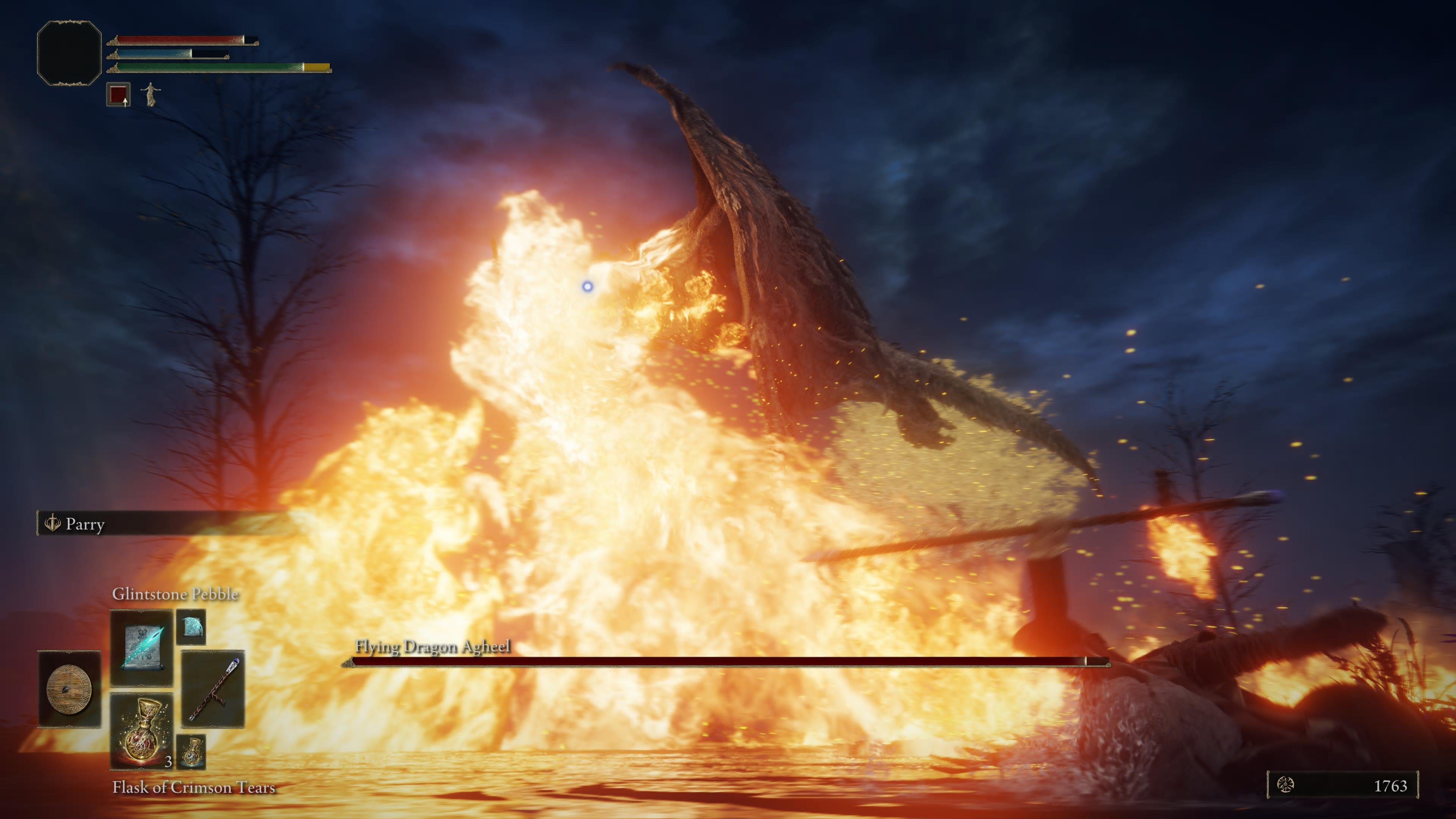Viewport: 1456px width, 819px height.
Task: Use the Flask of Crimson Tears slot
Action: 141,731
